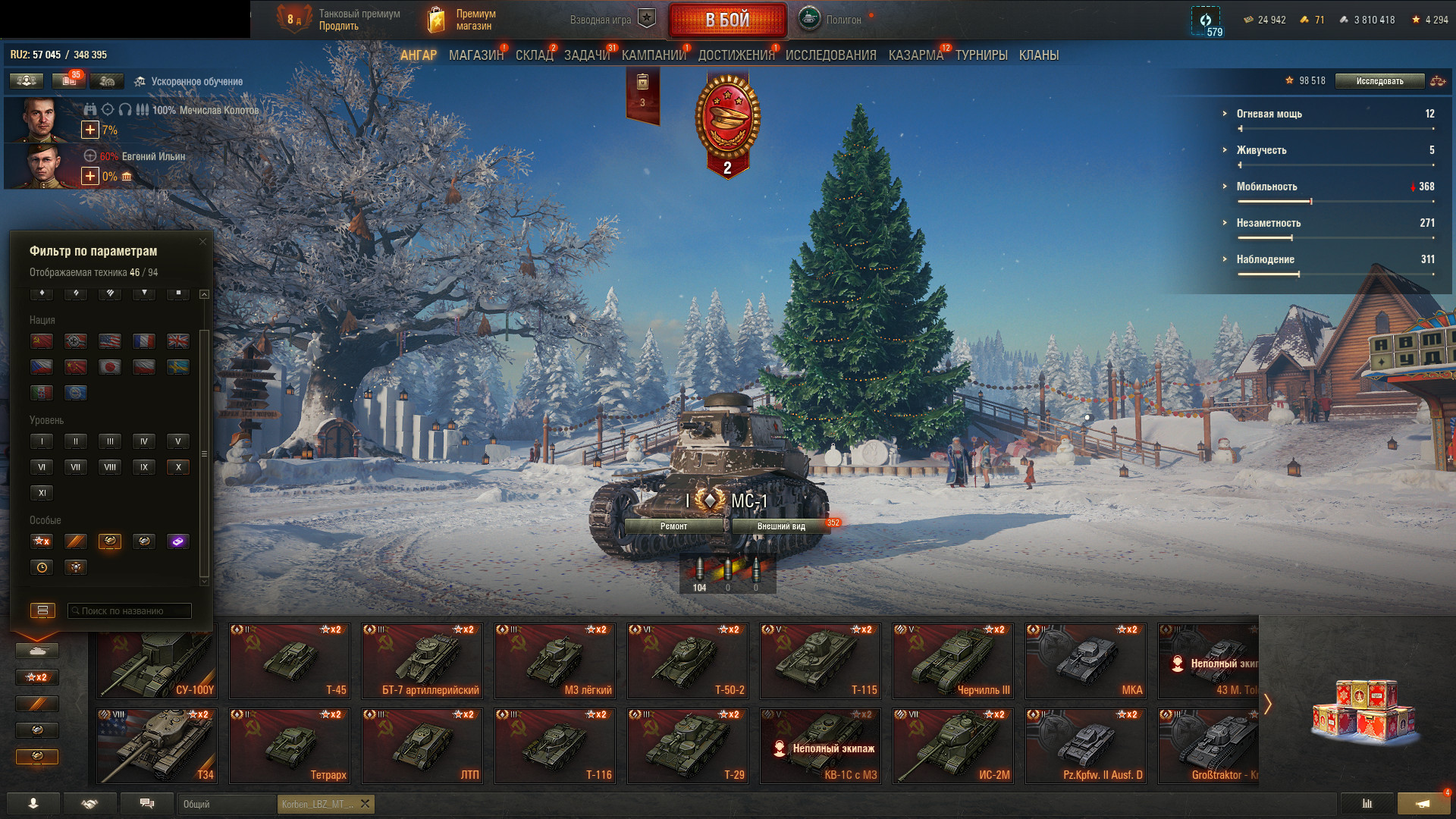The width and height of the screenshot is (1456, 819).
Task: Click the Исследовать button
Action: (x=1379, y=81)
